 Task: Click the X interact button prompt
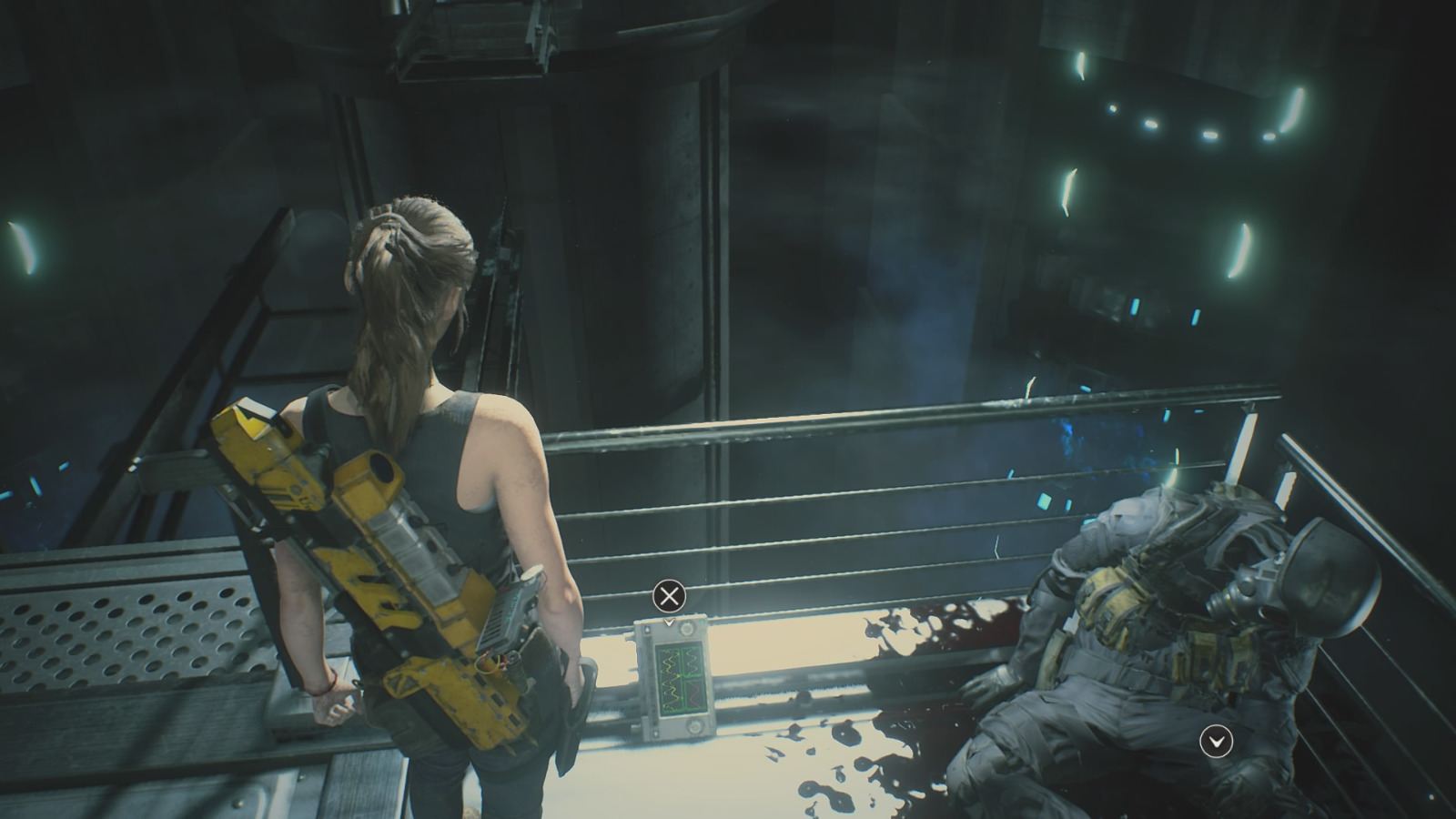tap(671, 596)
